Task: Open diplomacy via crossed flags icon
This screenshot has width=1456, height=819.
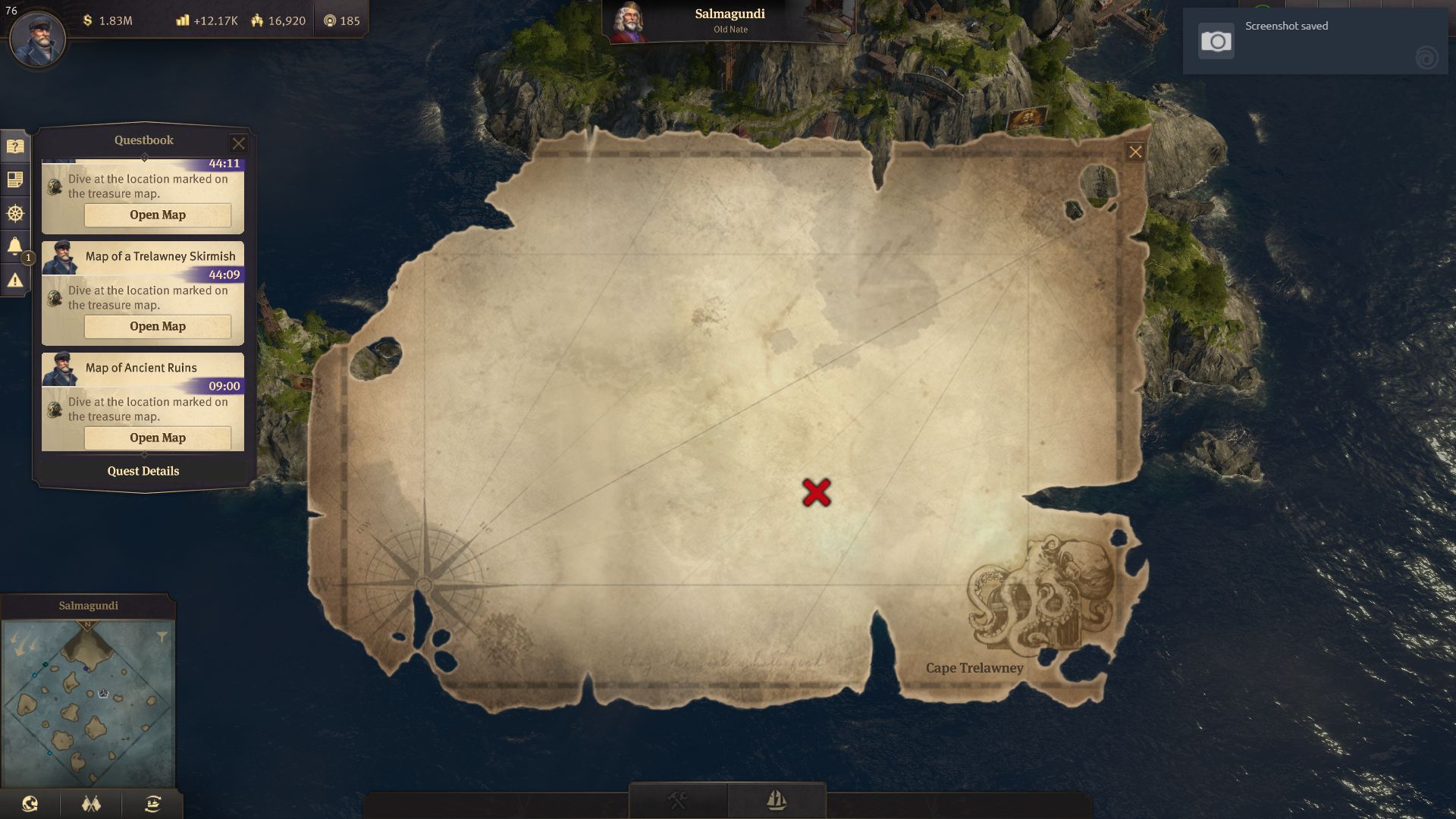Action: (x=91, y=804)
